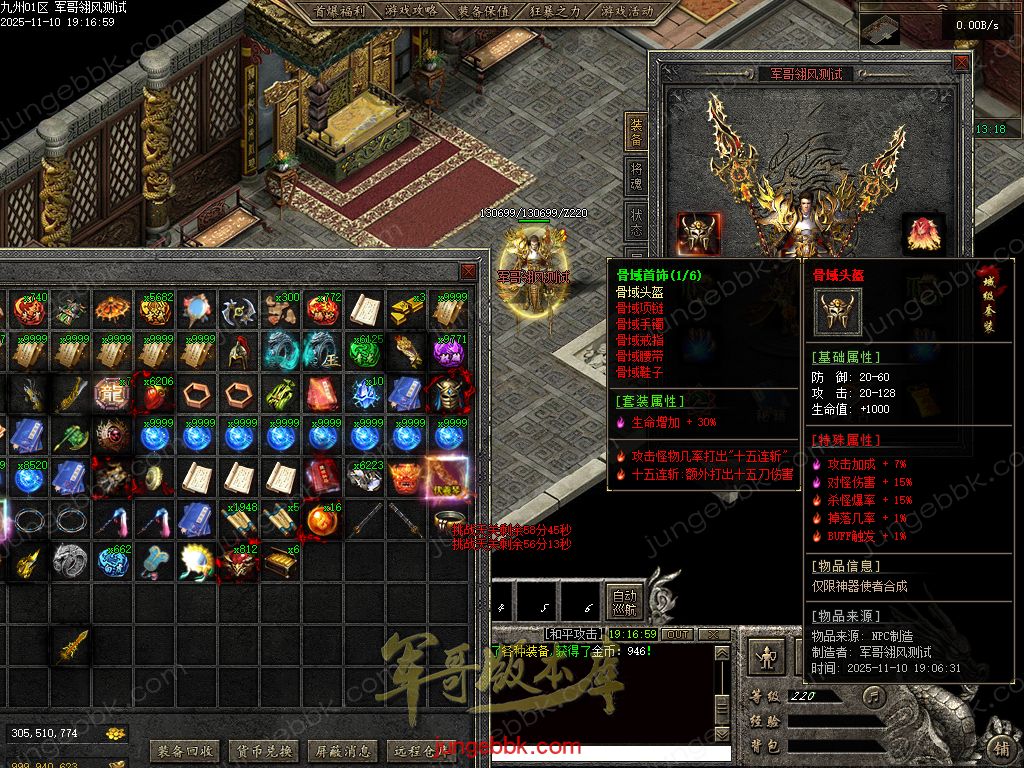Select the equipped bone helmet slot
This screenshot has width=1024, height=768.
coord(696,233)
